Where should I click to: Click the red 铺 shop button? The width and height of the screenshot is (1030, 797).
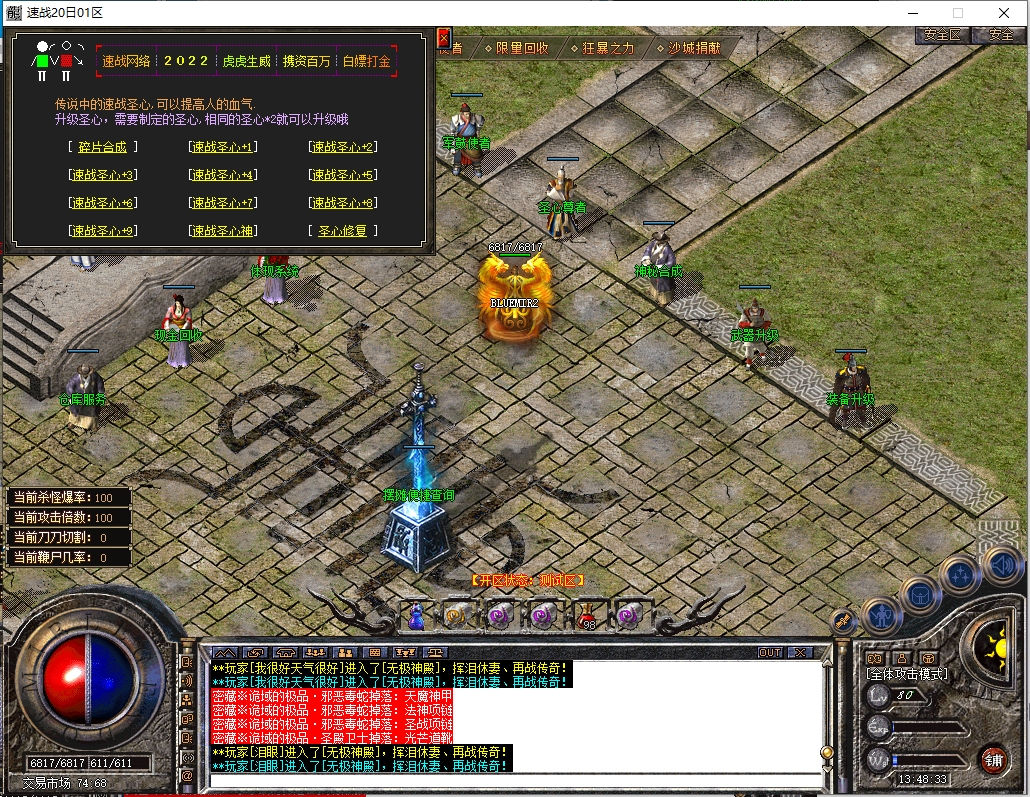[x=992, y=759]
